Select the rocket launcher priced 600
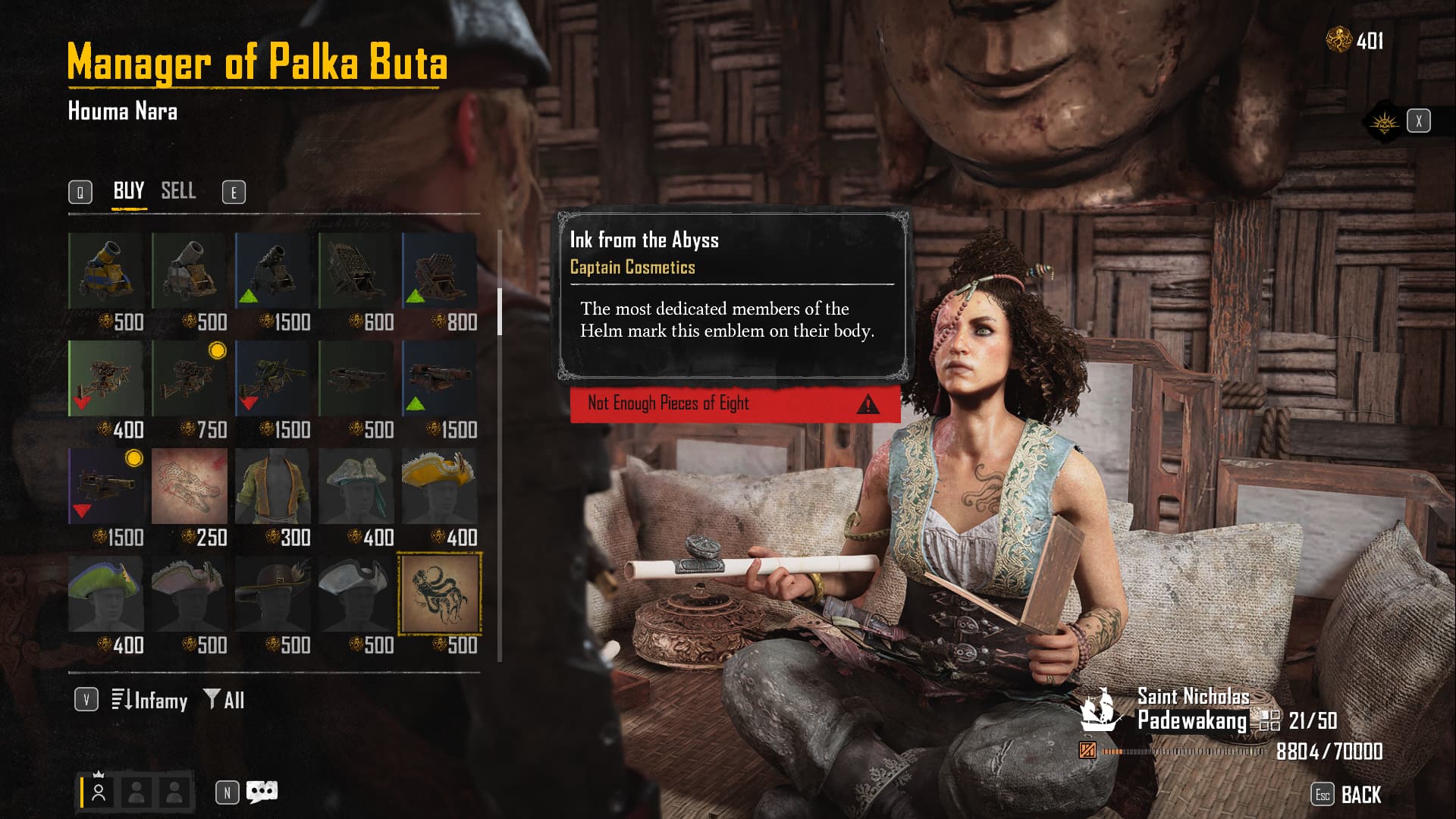Viewport: 1456px width, 819px height. point(356,271)
